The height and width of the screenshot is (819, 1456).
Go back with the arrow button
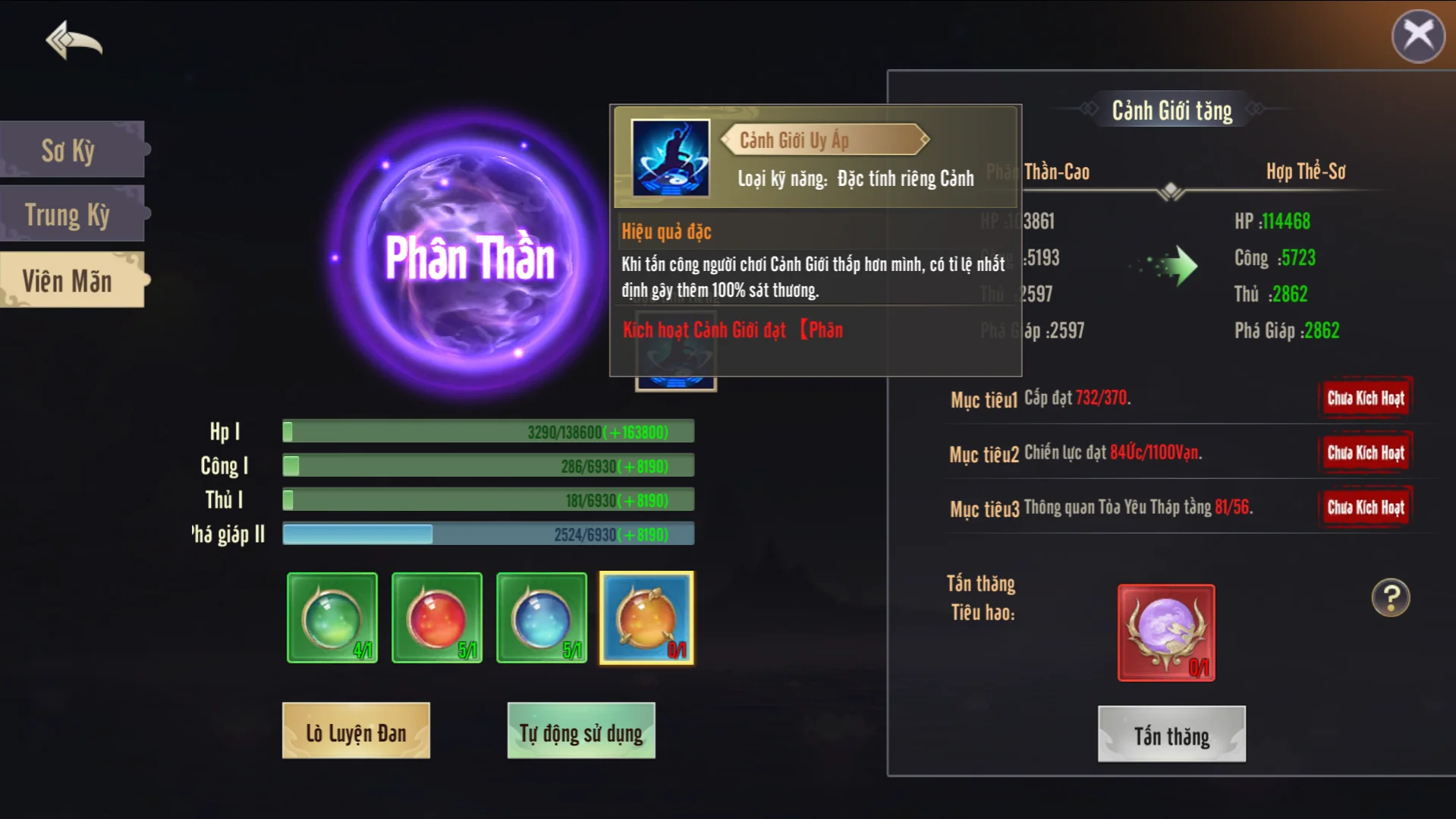pos(74,39)
